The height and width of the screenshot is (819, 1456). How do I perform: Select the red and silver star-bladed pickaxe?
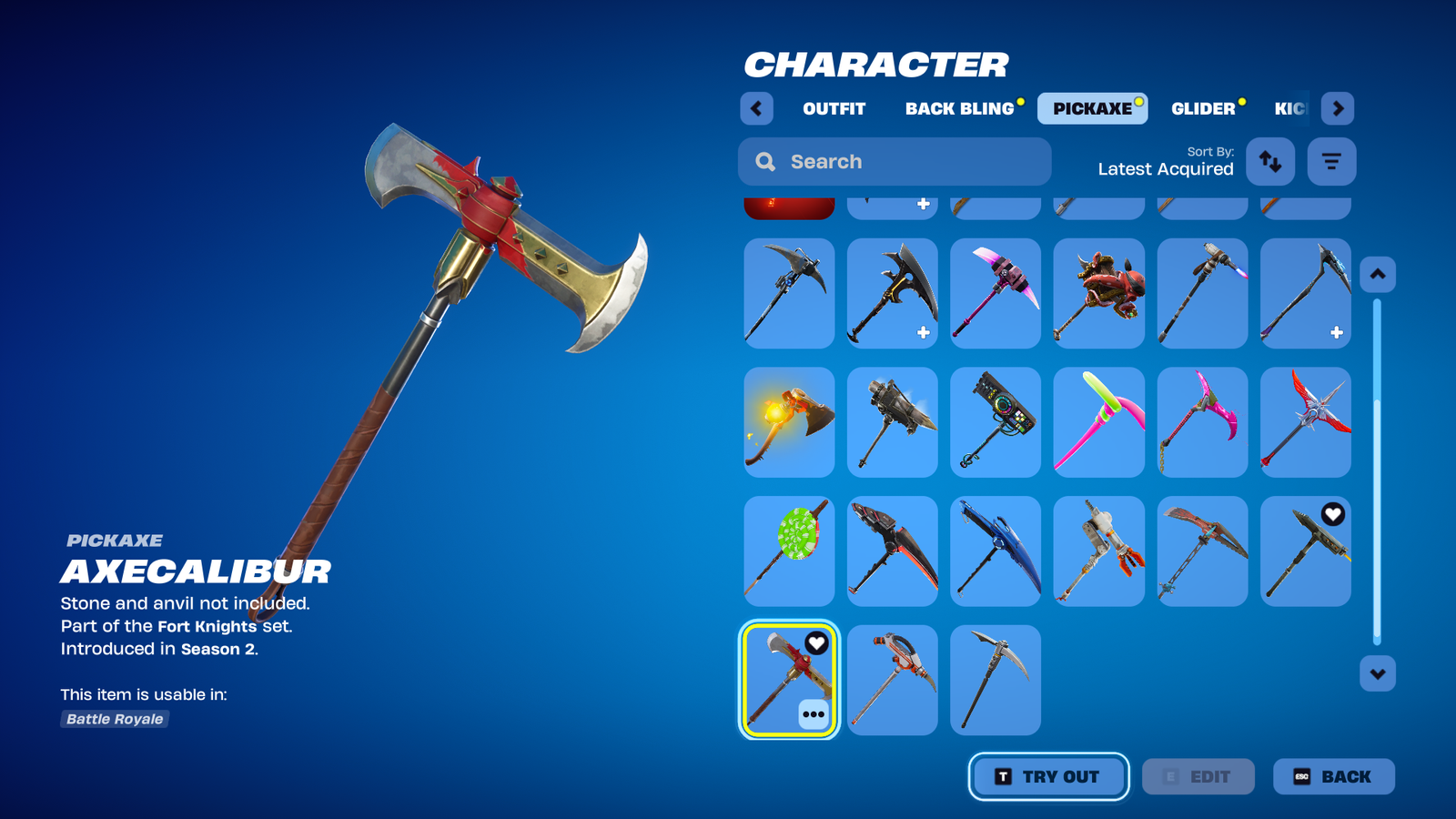pos(1305,422)
